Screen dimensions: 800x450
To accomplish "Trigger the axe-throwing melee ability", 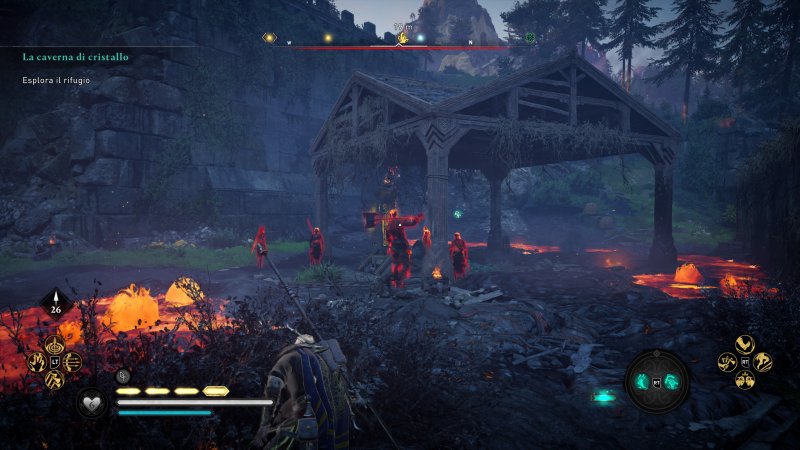I will pos(727,361).
